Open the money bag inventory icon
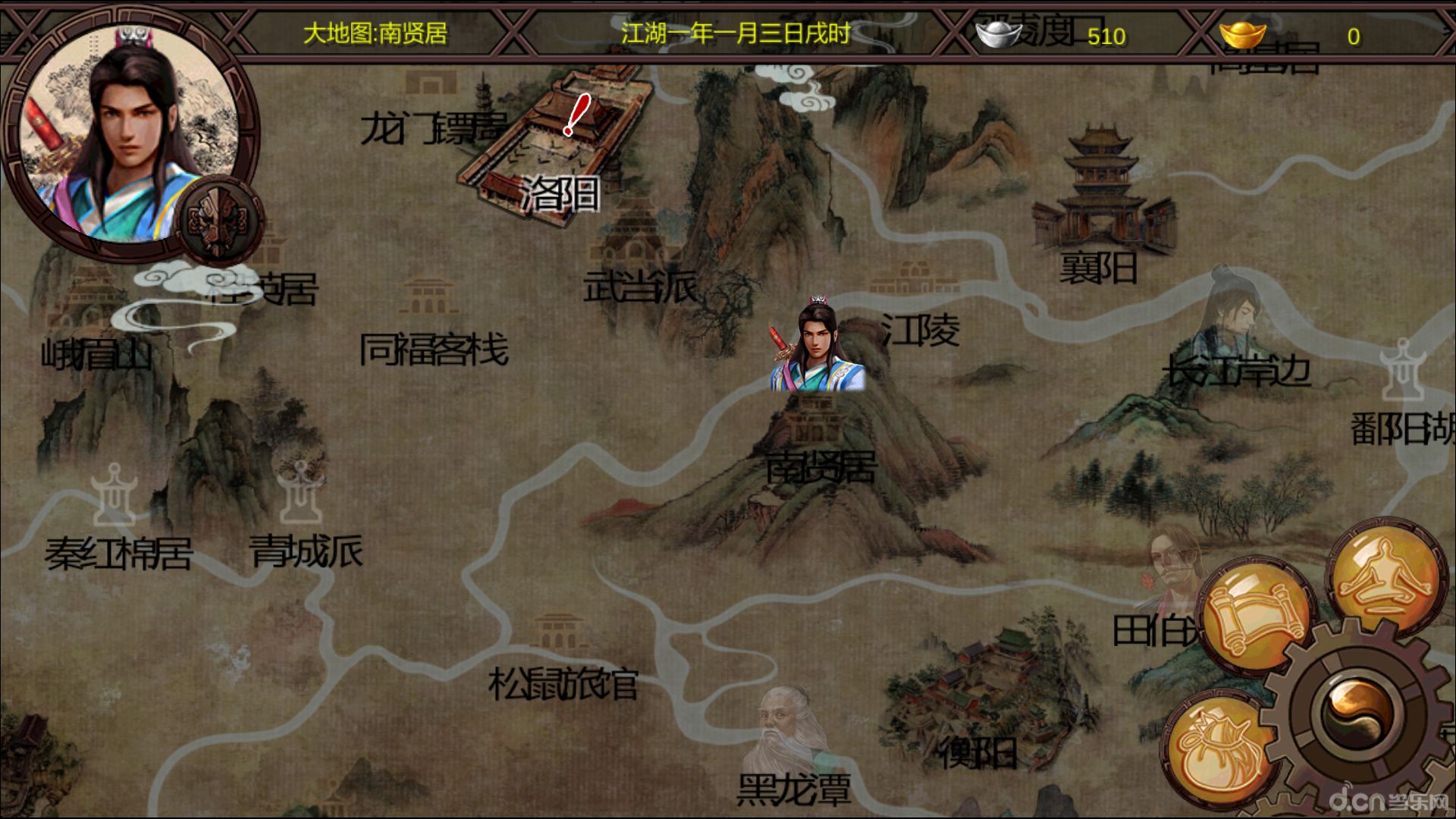Image resolution: width=1456 pixels, height=819 pixels. [1220, 745]
